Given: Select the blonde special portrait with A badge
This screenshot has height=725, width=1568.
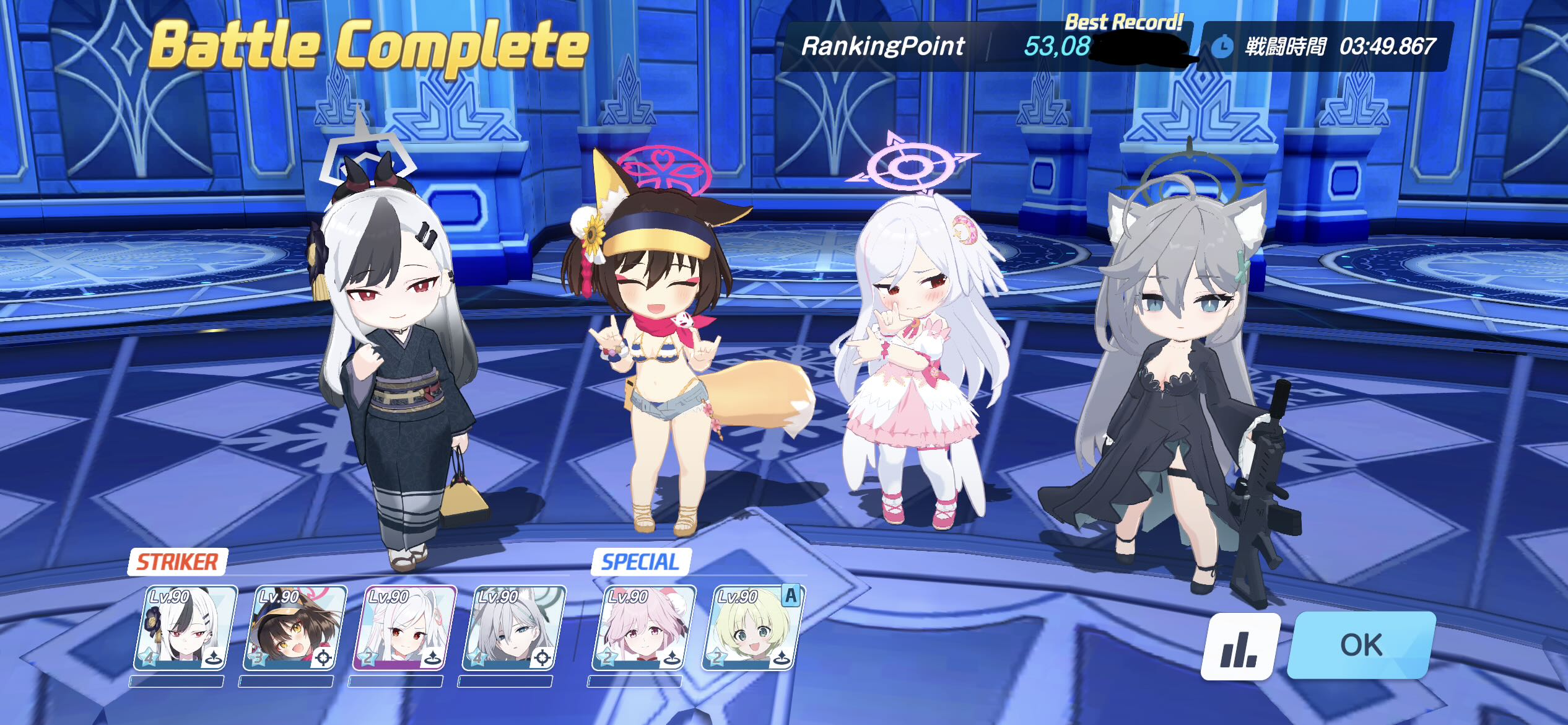Looking at the screenshot, I should (x=752, y=628).
